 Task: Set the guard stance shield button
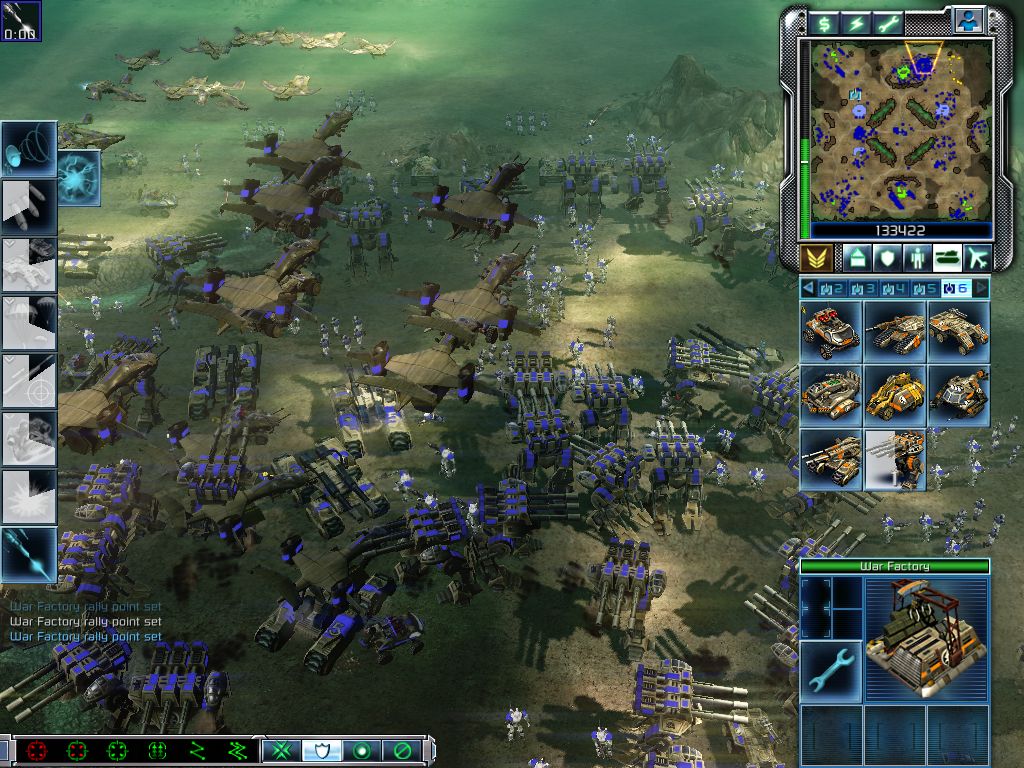click(320, 750)
